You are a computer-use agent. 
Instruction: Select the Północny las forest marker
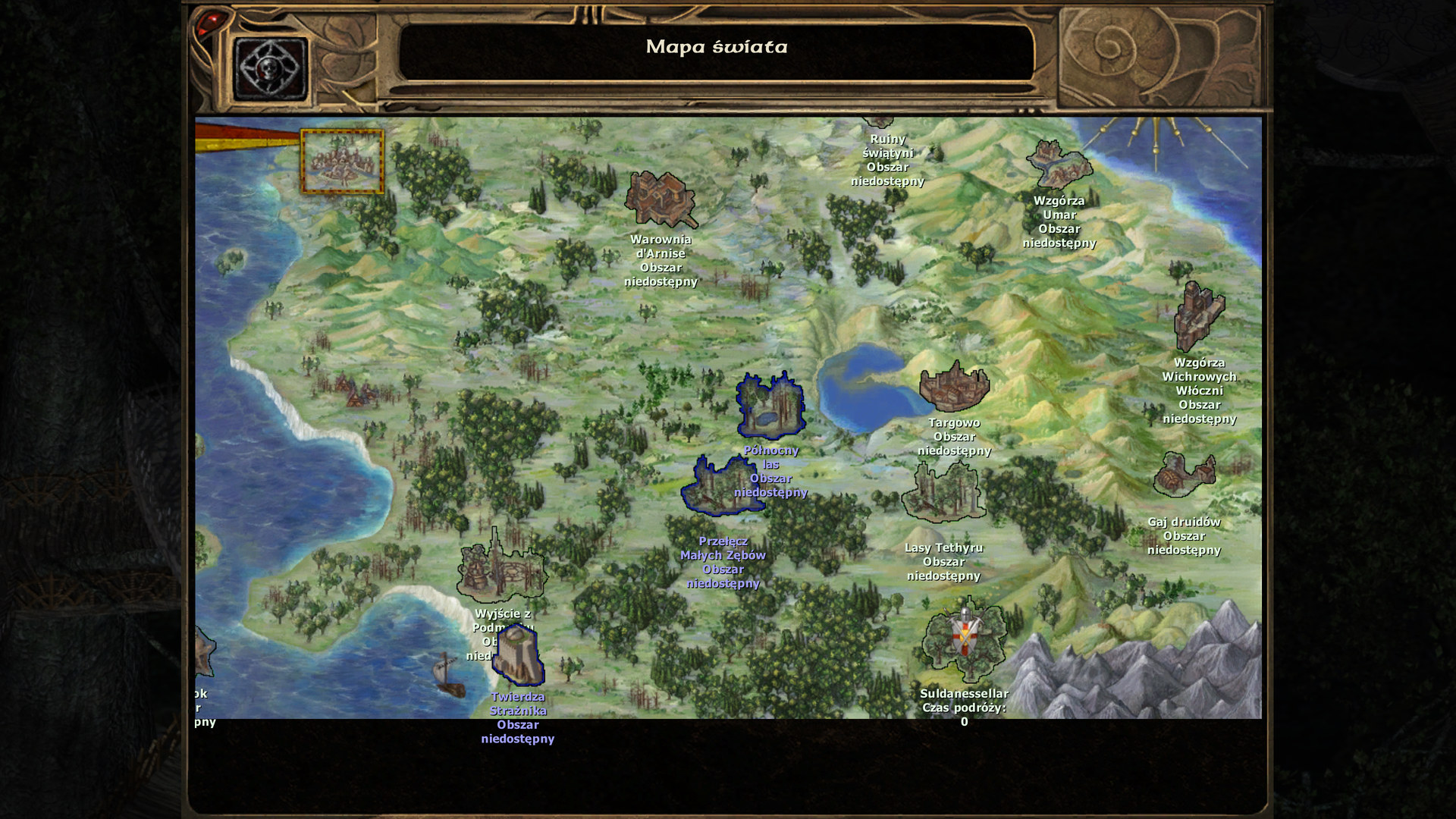(x=770, y=405)
